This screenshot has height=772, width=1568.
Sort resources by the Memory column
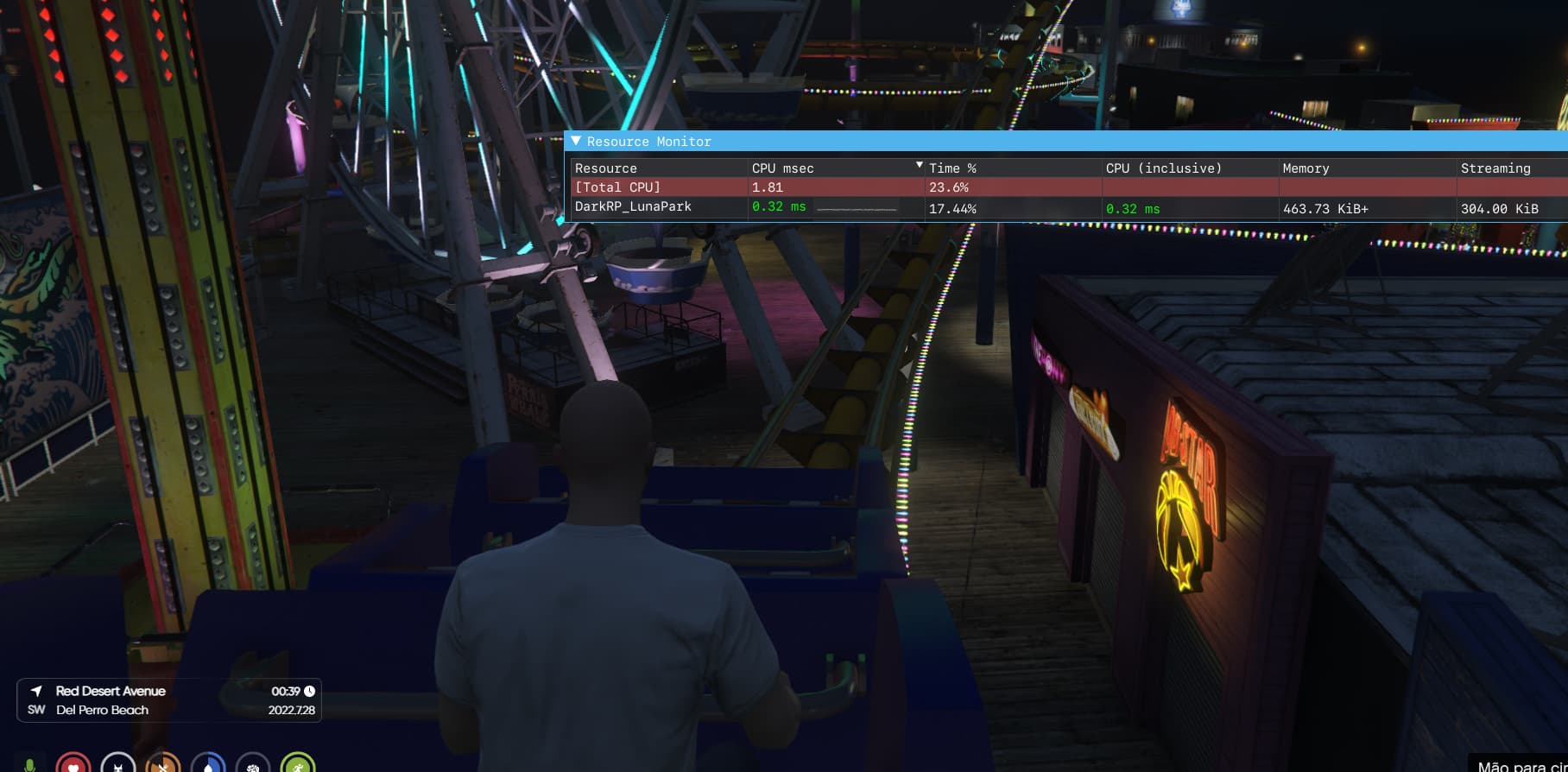coord(1306,168)
